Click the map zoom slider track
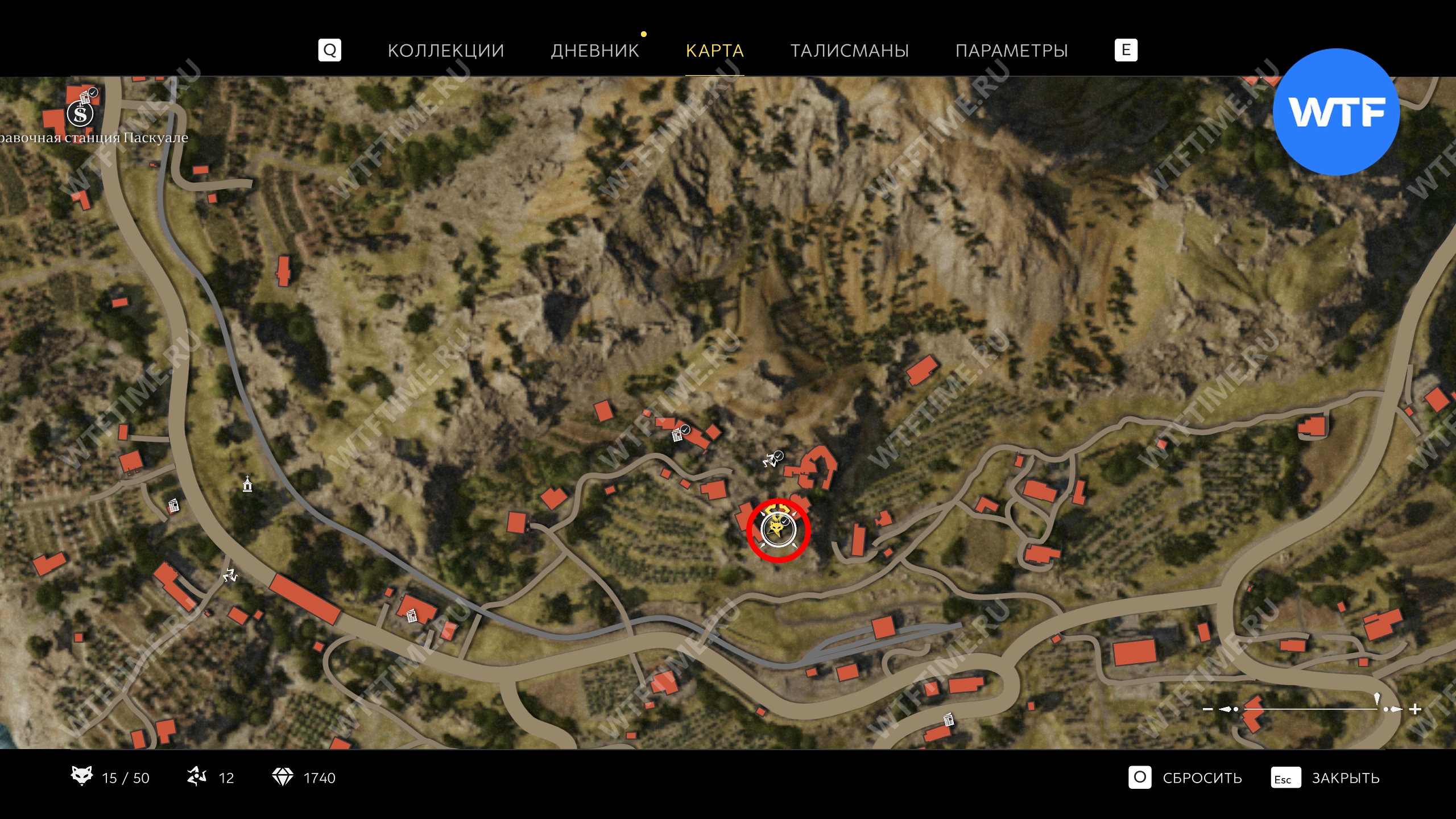 click(x=1308, y=709)
